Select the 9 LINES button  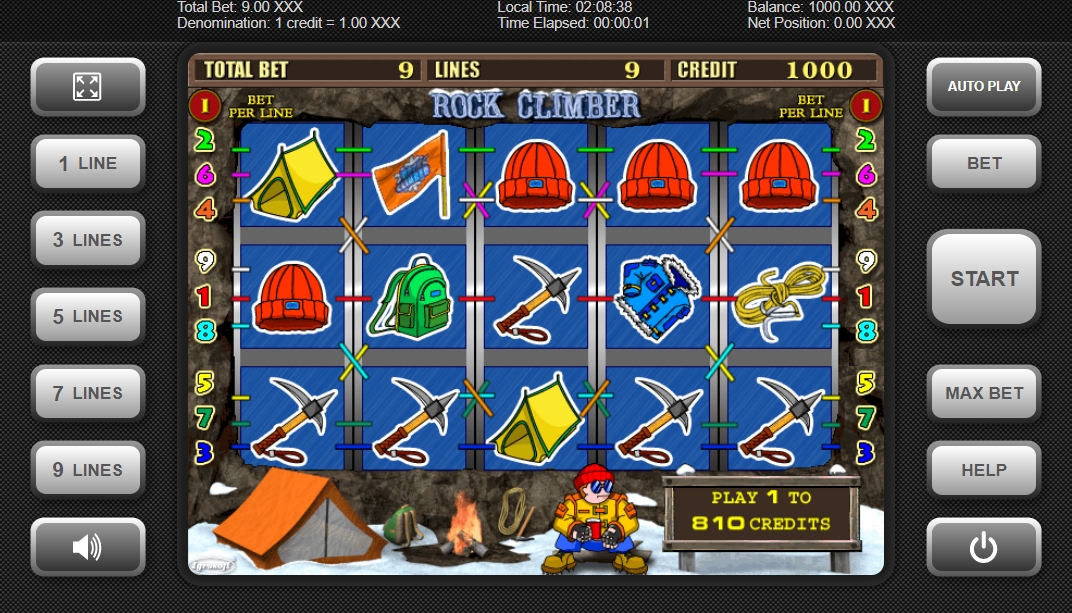click(x=88, y=470)
